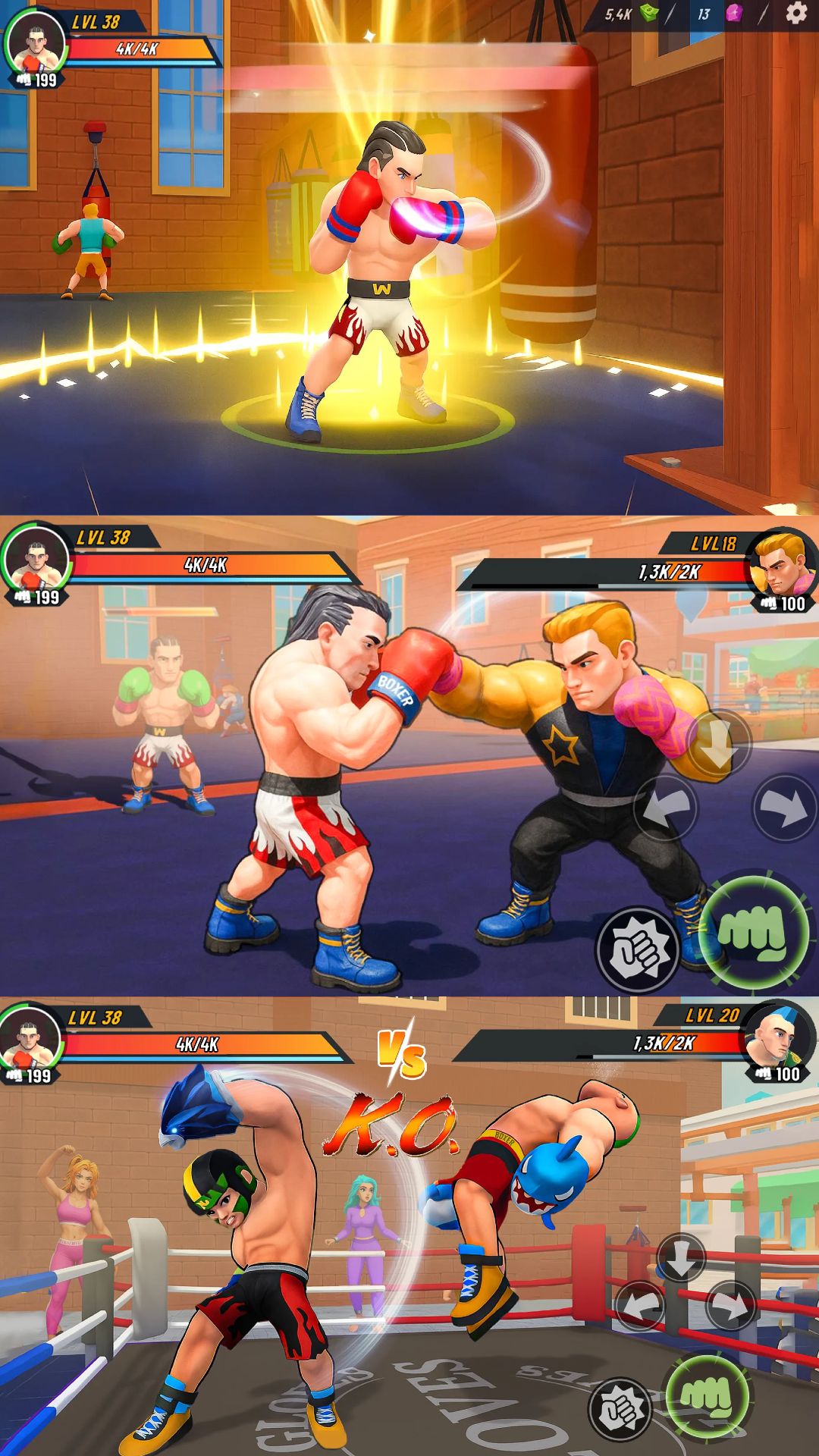This screenshot has height=1456, width=819.
Task: Tap the pink gem currency icon
Action: point(733,14)
